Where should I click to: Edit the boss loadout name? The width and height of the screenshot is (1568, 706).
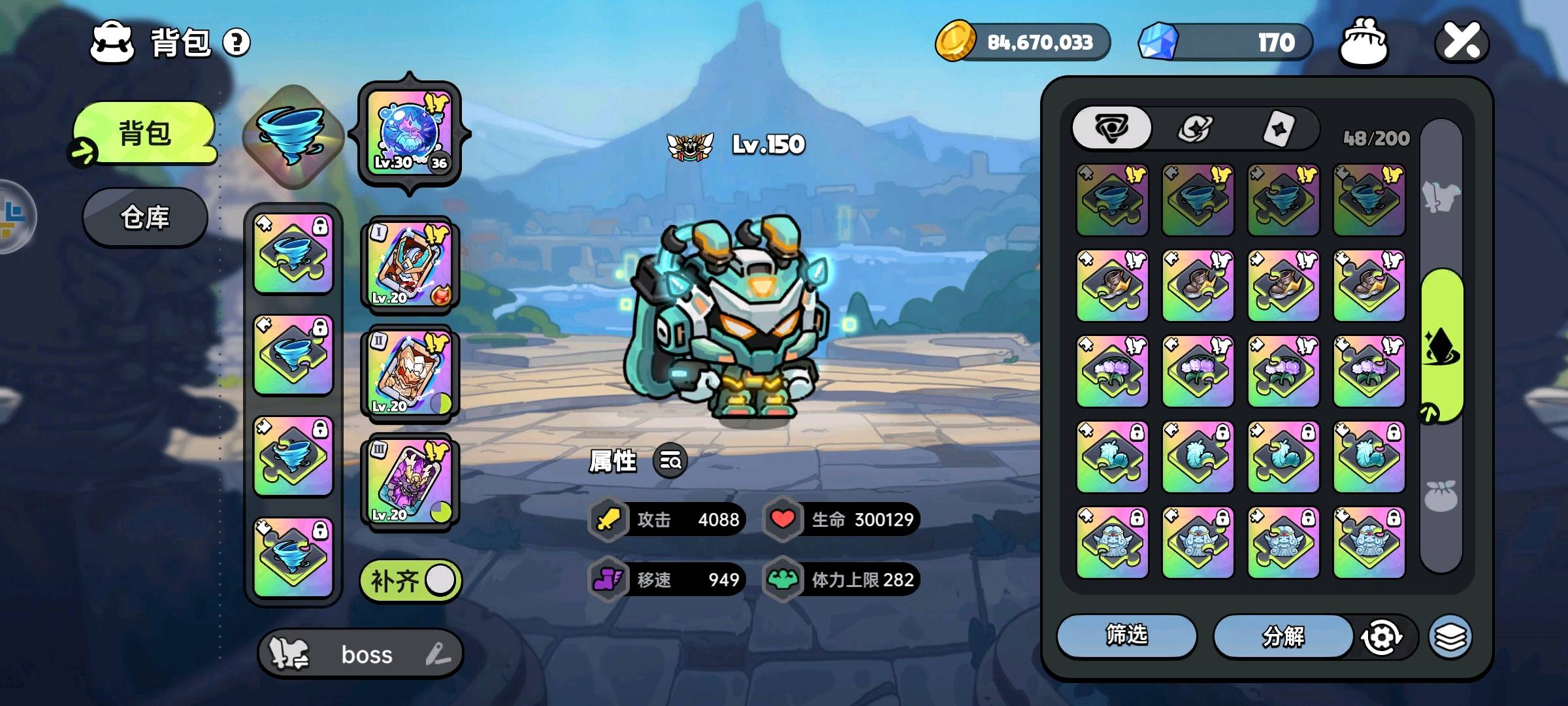pyautogui.click(x=438, y=654)
